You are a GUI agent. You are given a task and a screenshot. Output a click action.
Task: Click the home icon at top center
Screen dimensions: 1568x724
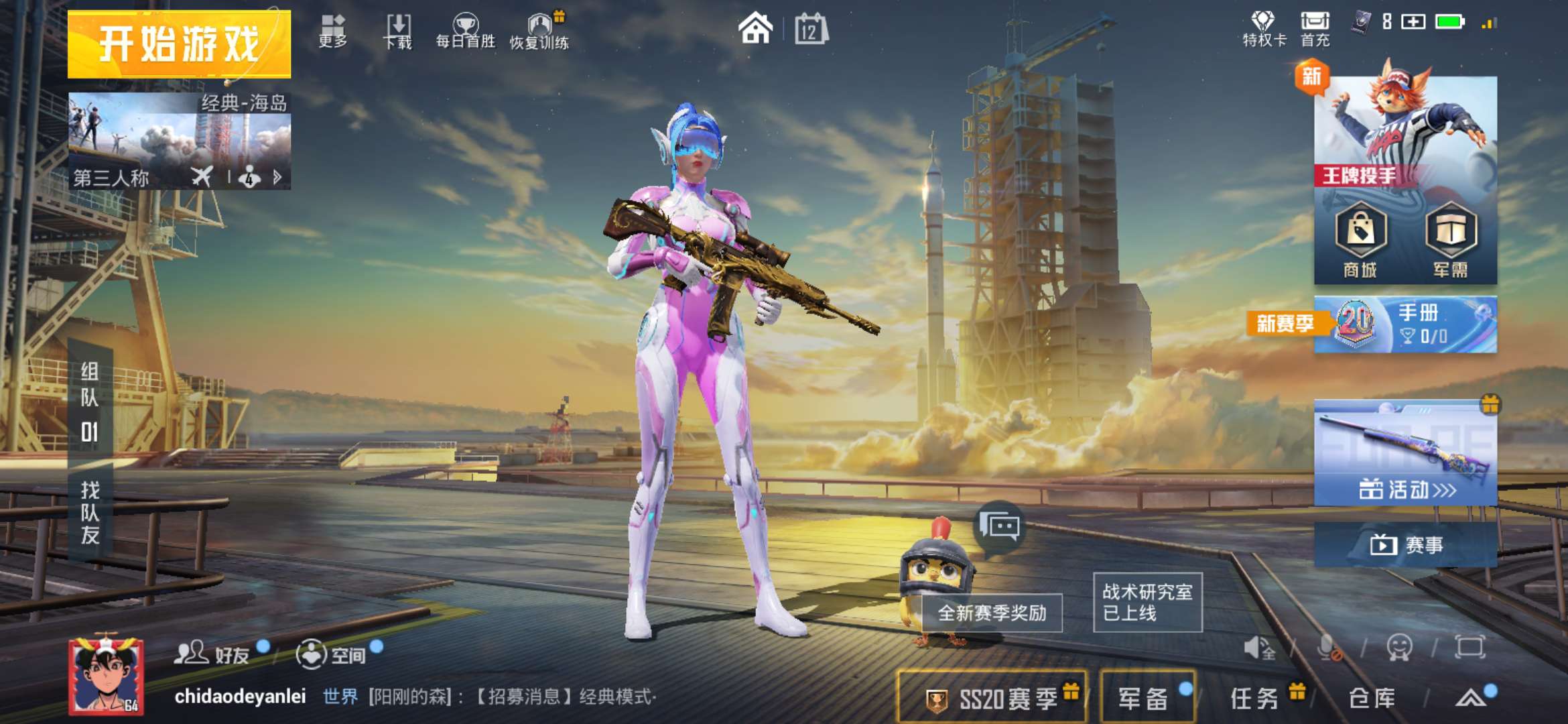756,29
